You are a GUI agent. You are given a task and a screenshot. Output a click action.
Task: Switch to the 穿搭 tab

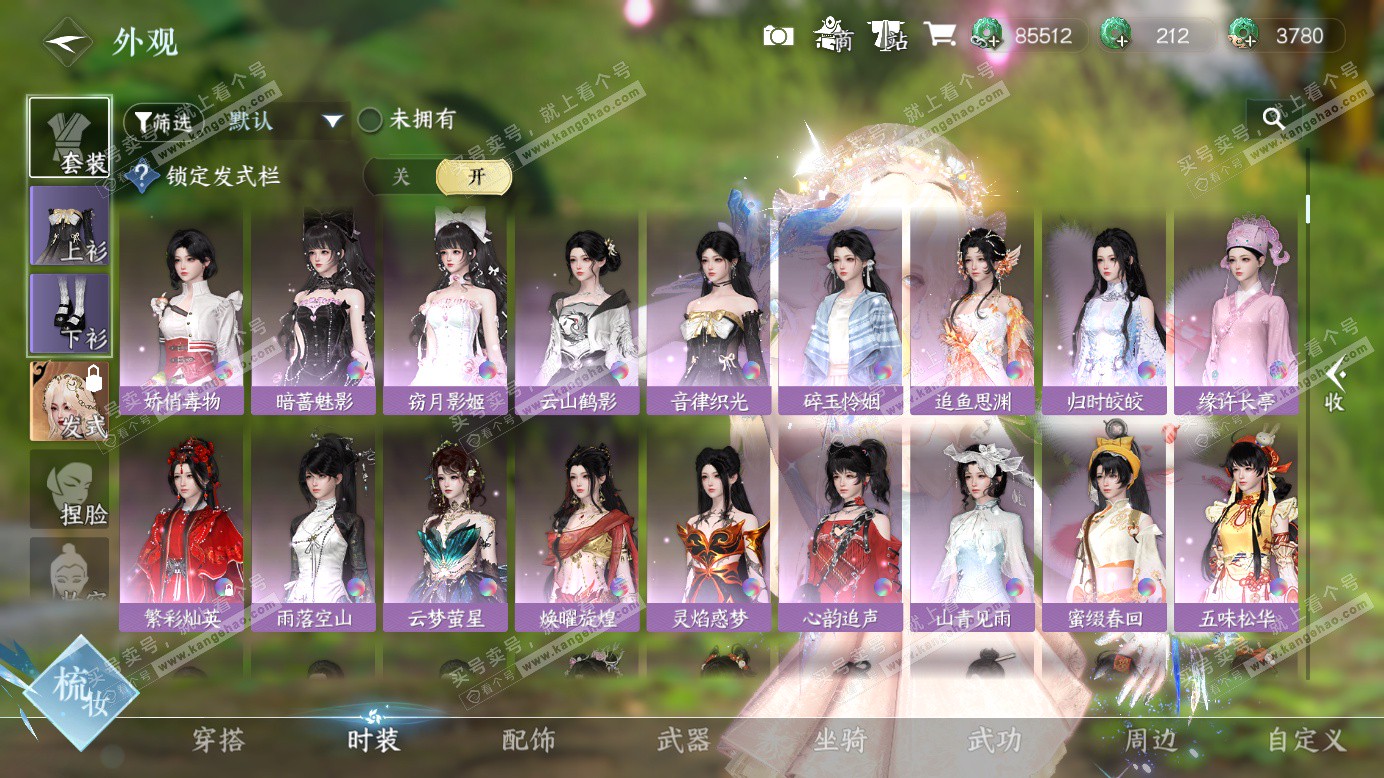[x=218, y=741]
